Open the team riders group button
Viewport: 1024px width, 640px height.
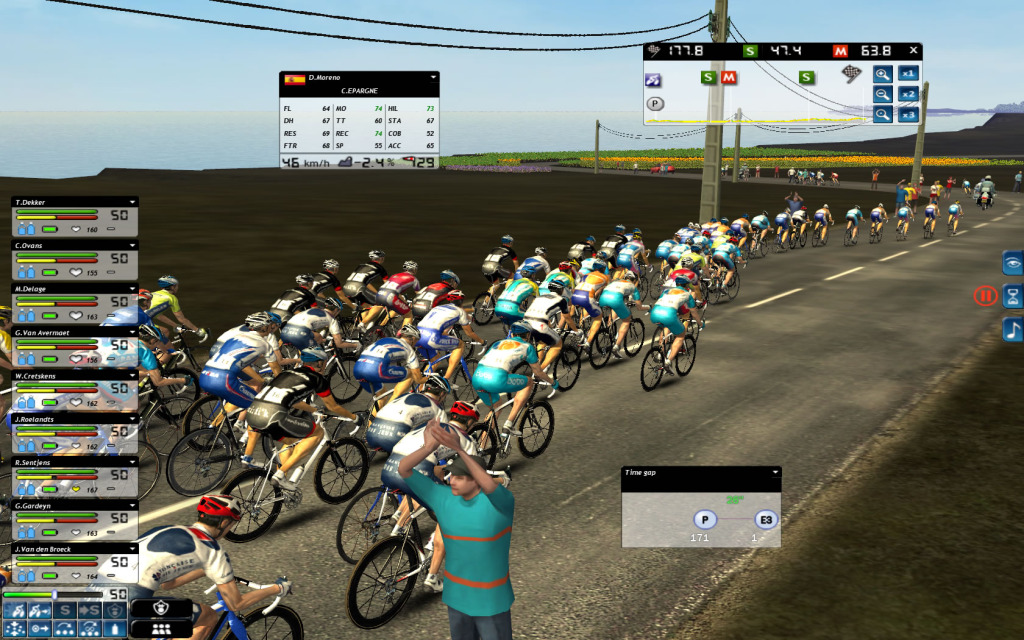pyautogui.click(x=162, y=629)
